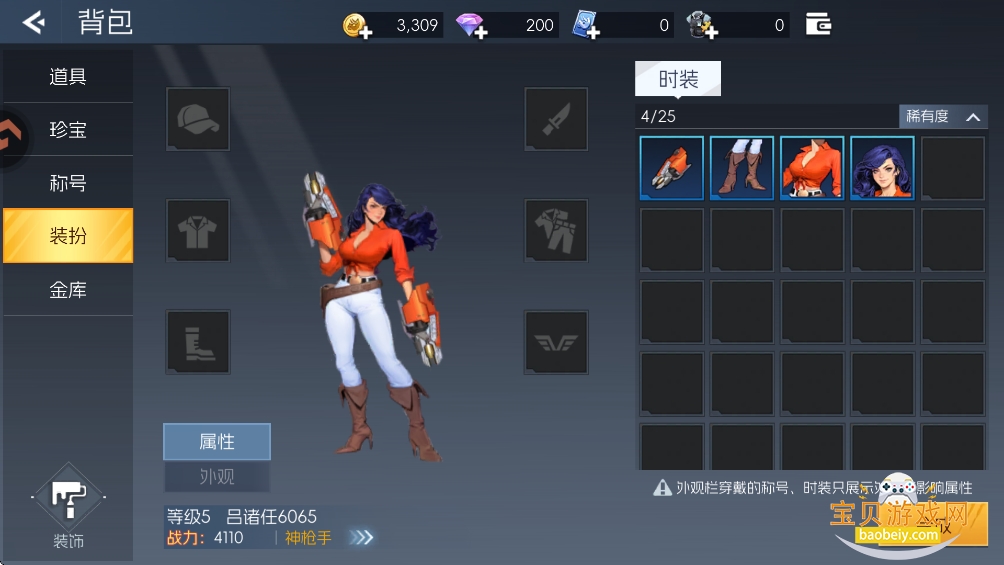Screen dimensions: 1004x565
Task: Switch to the 珍宝 treasure tab
Action: (68, 130)
